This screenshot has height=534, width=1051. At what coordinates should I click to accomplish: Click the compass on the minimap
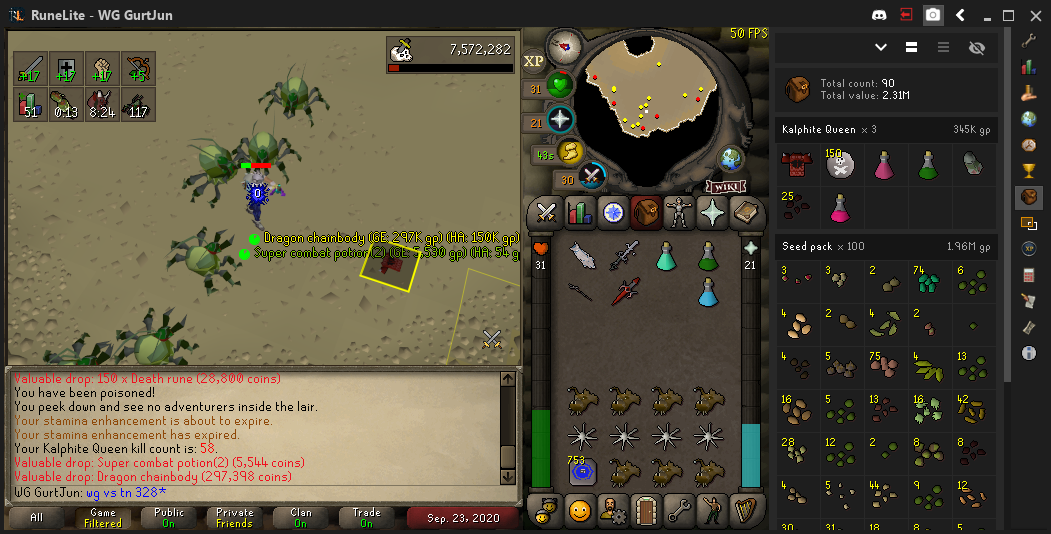pos(565,46)
